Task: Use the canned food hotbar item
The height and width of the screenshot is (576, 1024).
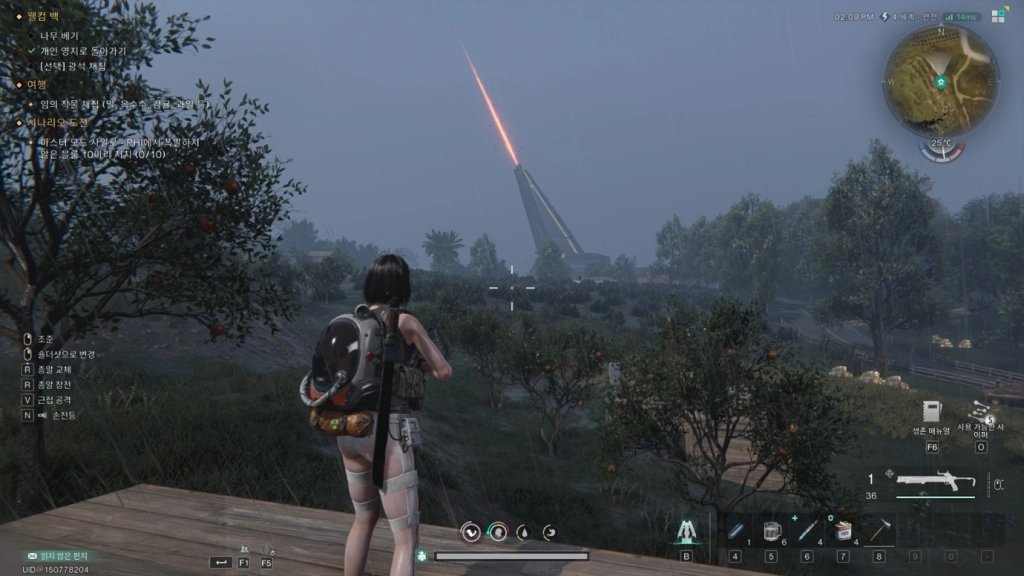Action: [x=843, y=530]
